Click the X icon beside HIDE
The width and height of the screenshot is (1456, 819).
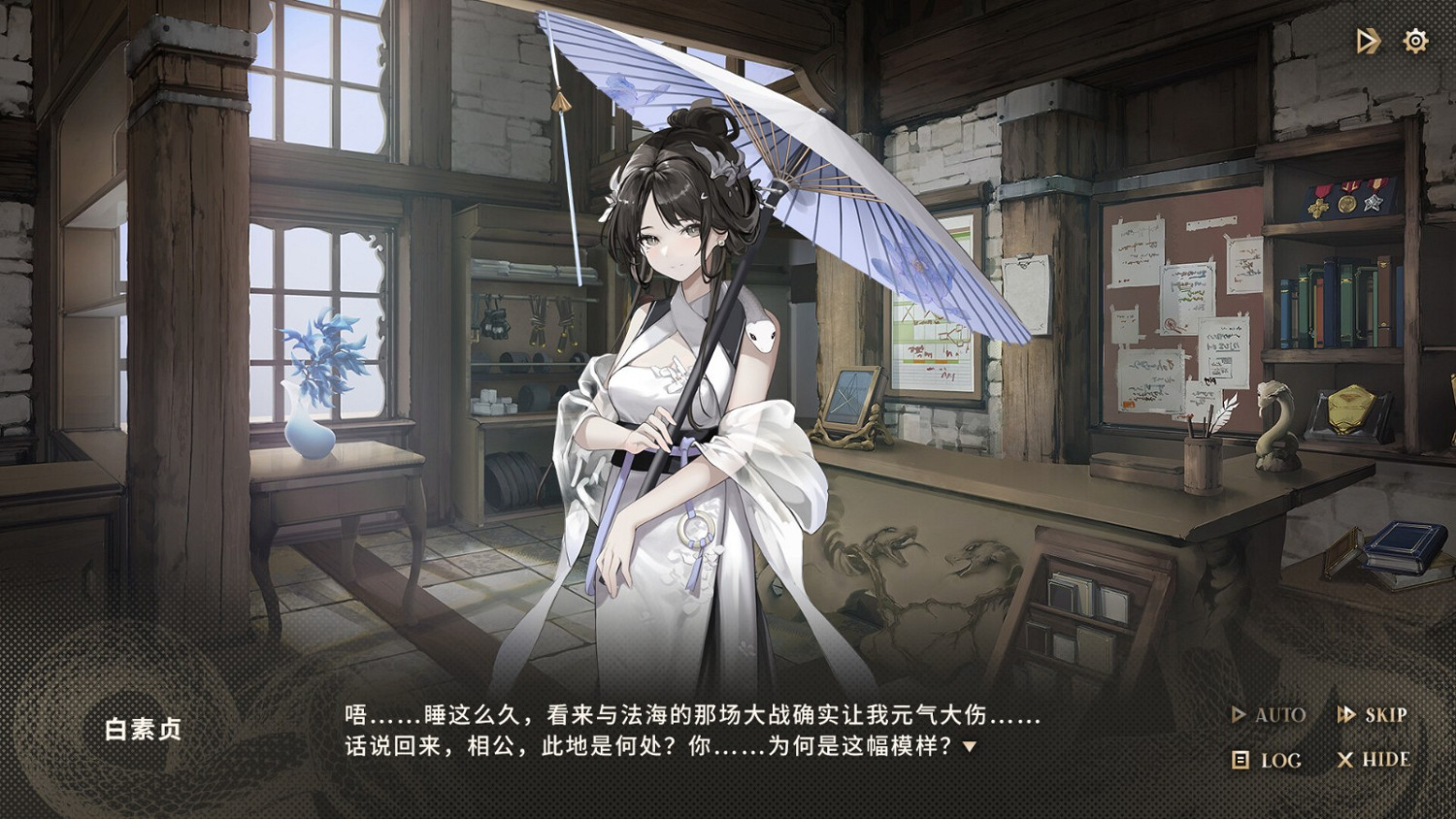(x=1346, y=761)
